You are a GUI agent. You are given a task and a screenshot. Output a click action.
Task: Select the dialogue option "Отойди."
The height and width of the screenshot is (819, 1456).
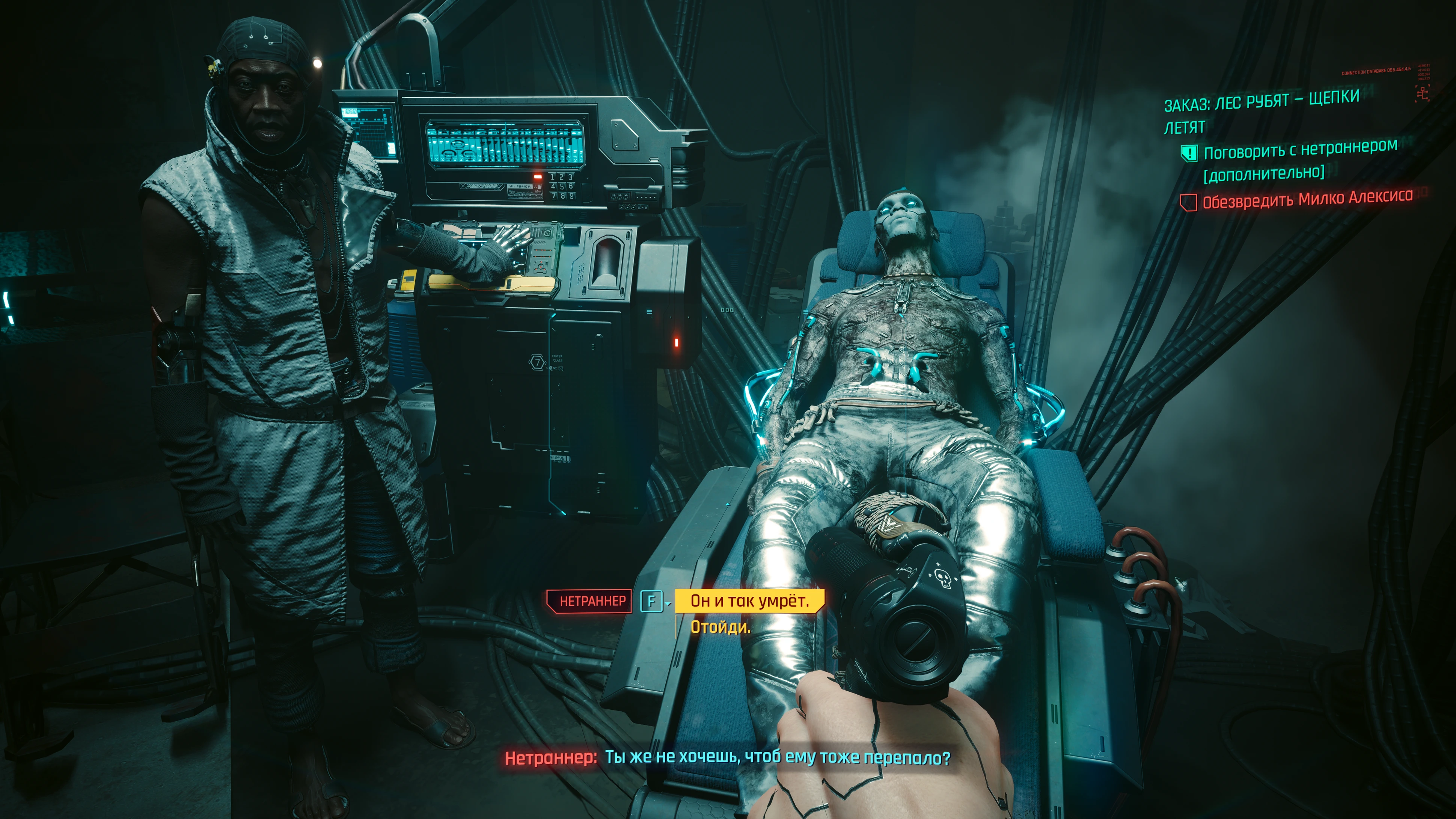(x=720, y=627)
